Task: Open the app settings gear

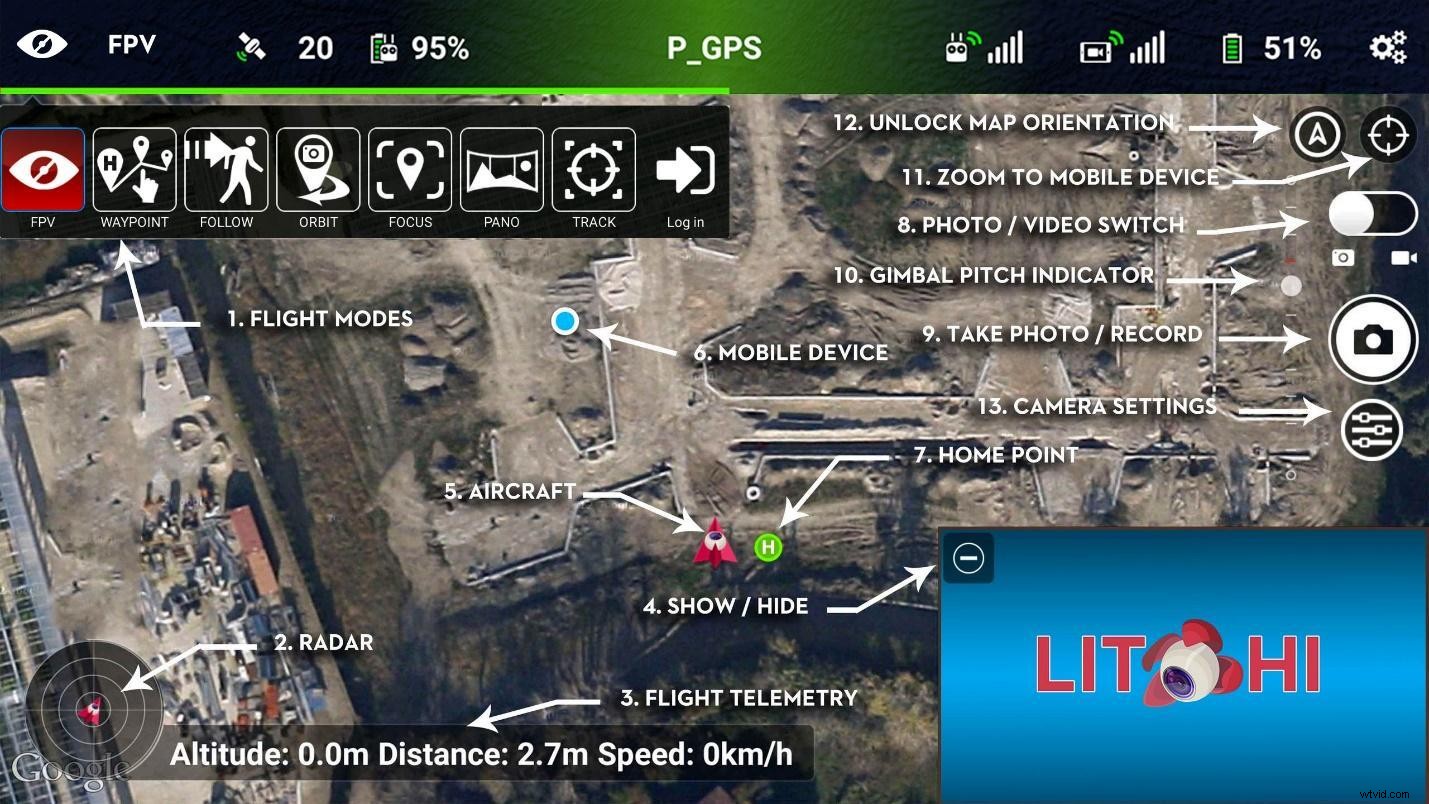Action: tap(1386, 46)
